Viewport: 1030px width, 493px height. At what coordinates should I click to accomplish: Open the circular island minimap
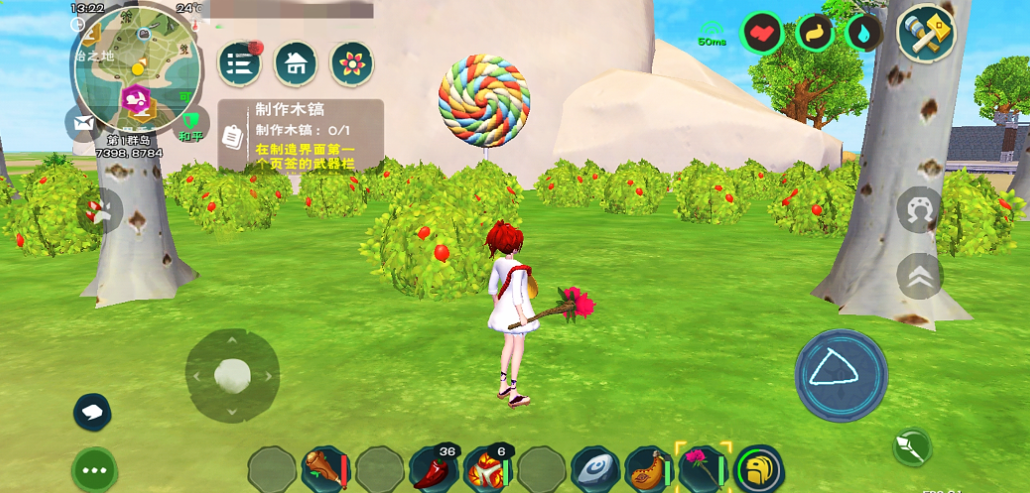(x=137, y=67)
